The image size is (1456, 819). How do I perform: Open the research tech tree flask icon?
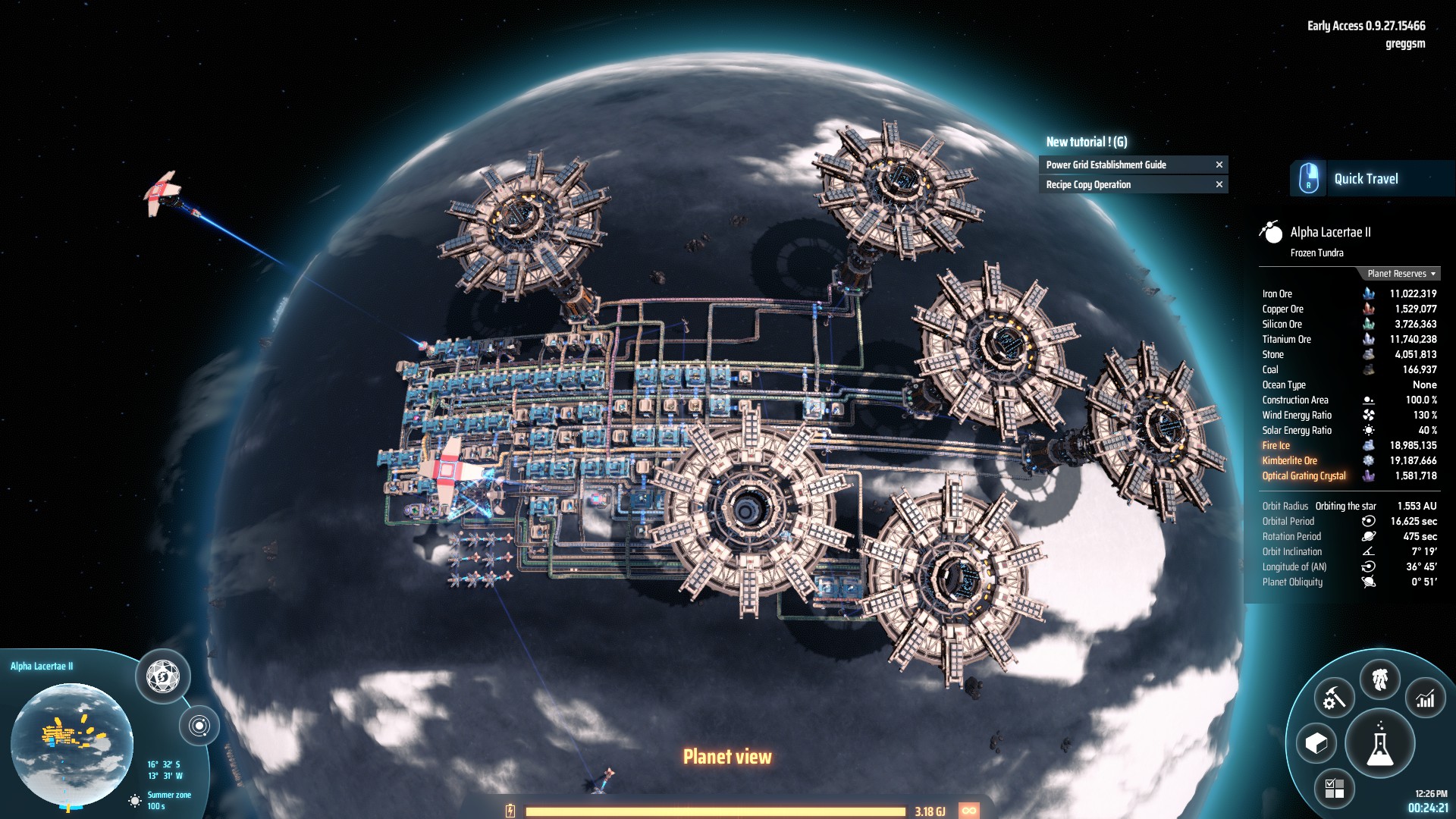pos(1381,743)
